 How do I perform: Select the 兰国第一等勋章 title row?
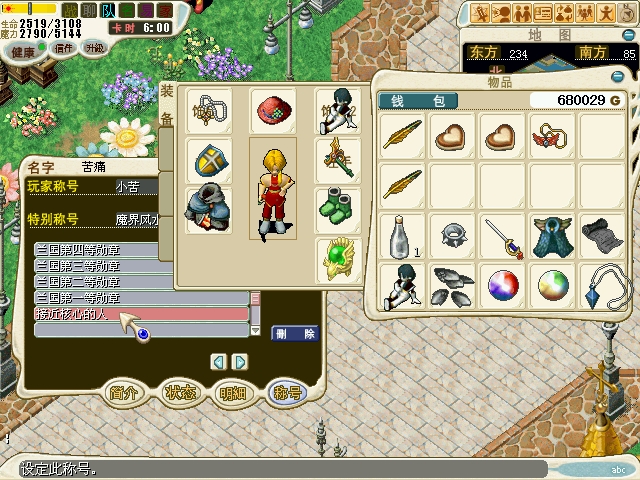tap(140, 298)
